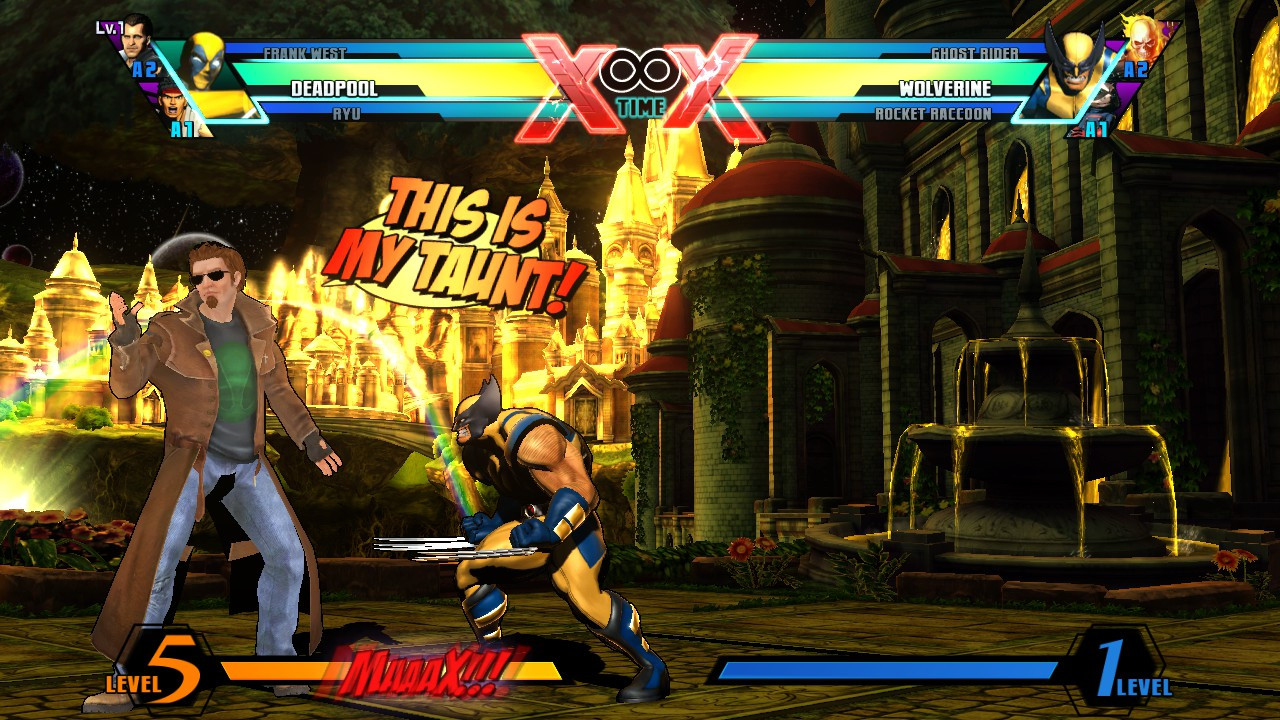The width and height of the screenshot is (1280, 720).
Task: Select Ghost Rider's assist portrait
Action: point(1143,42)
